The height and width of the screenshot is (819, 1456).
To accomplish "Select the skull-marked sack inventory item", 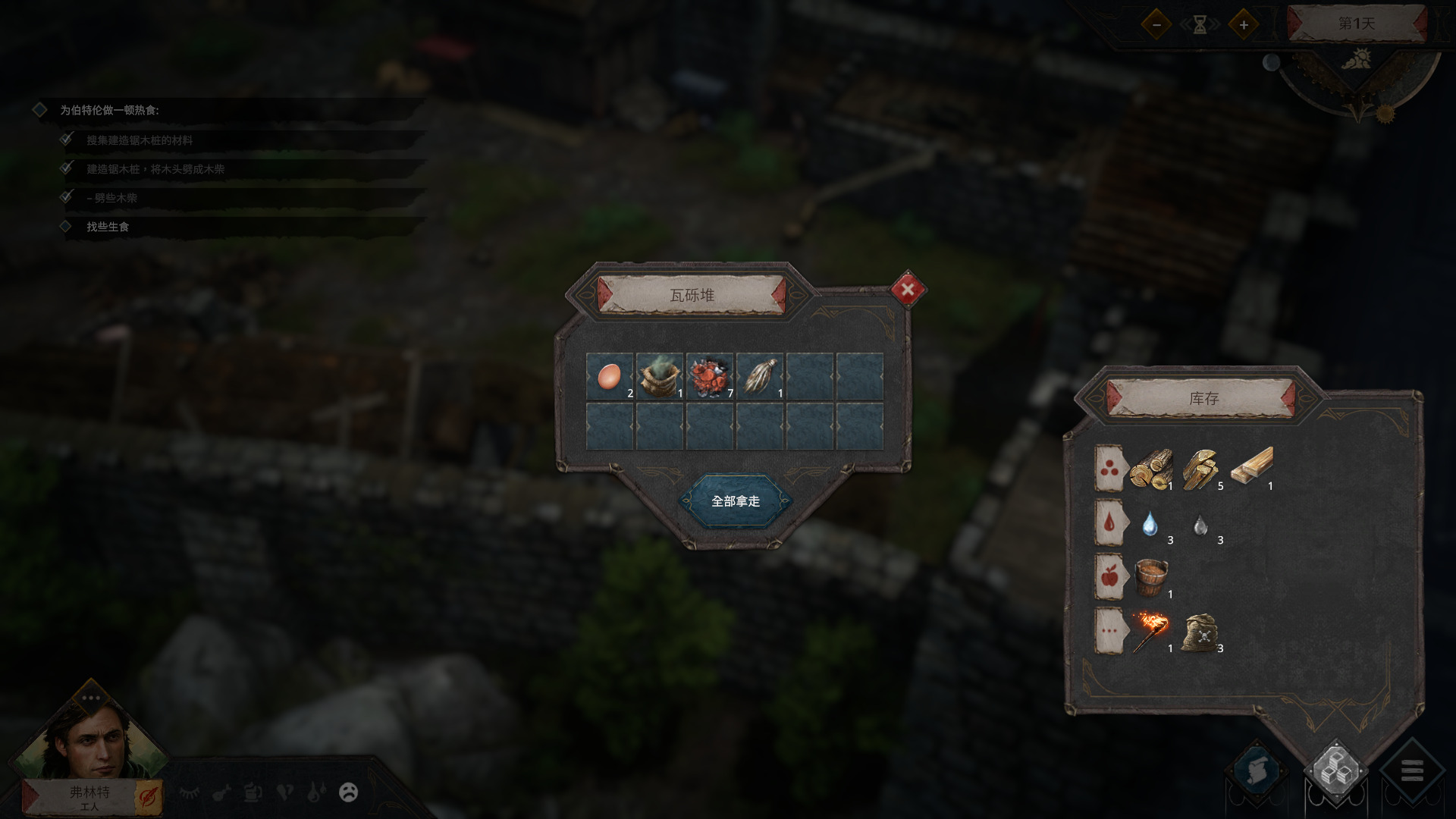I will tap(1200, 632).
